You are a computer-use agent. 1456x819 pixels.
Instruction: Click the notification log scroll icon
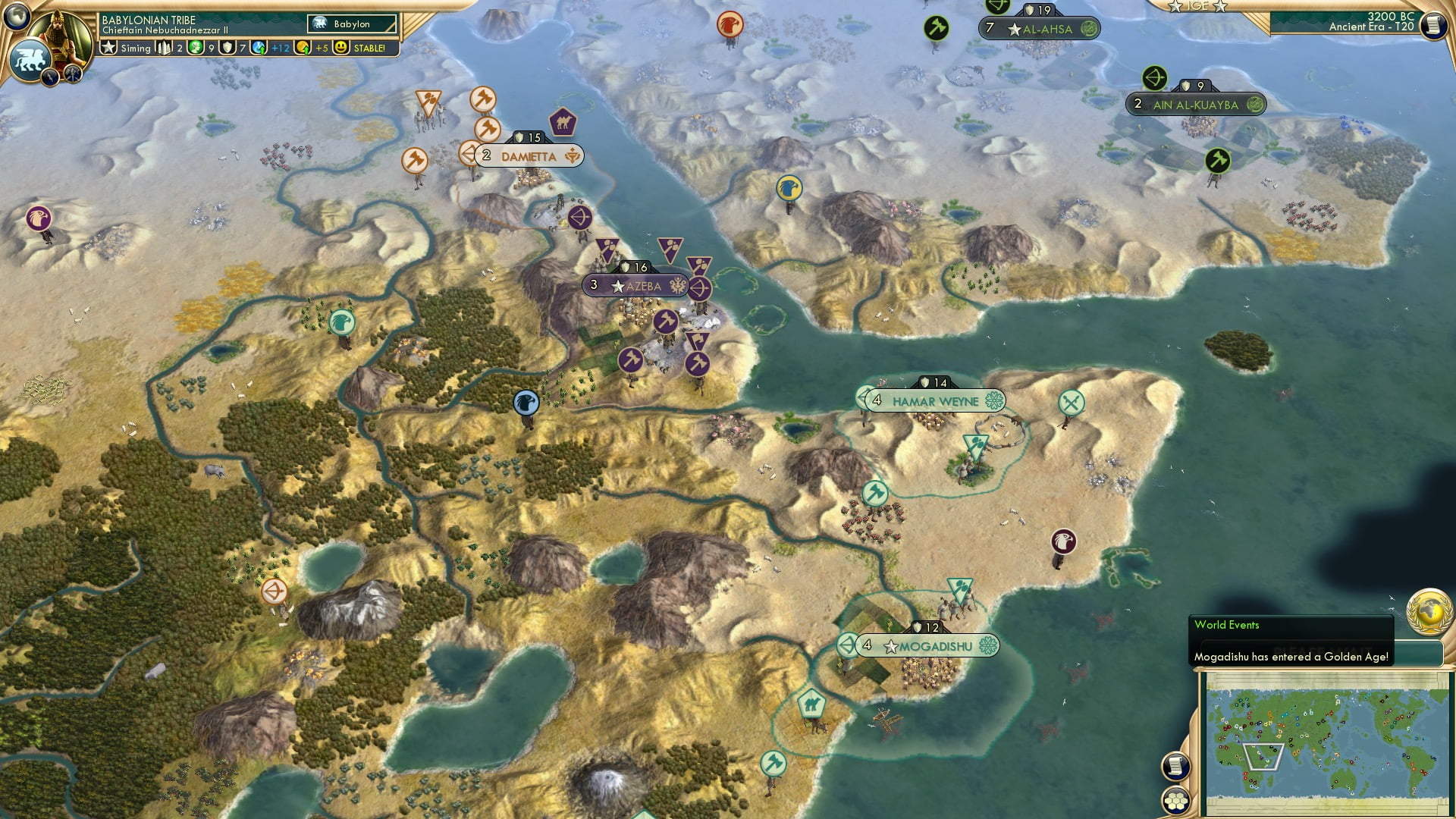(x=1178, y=765)
